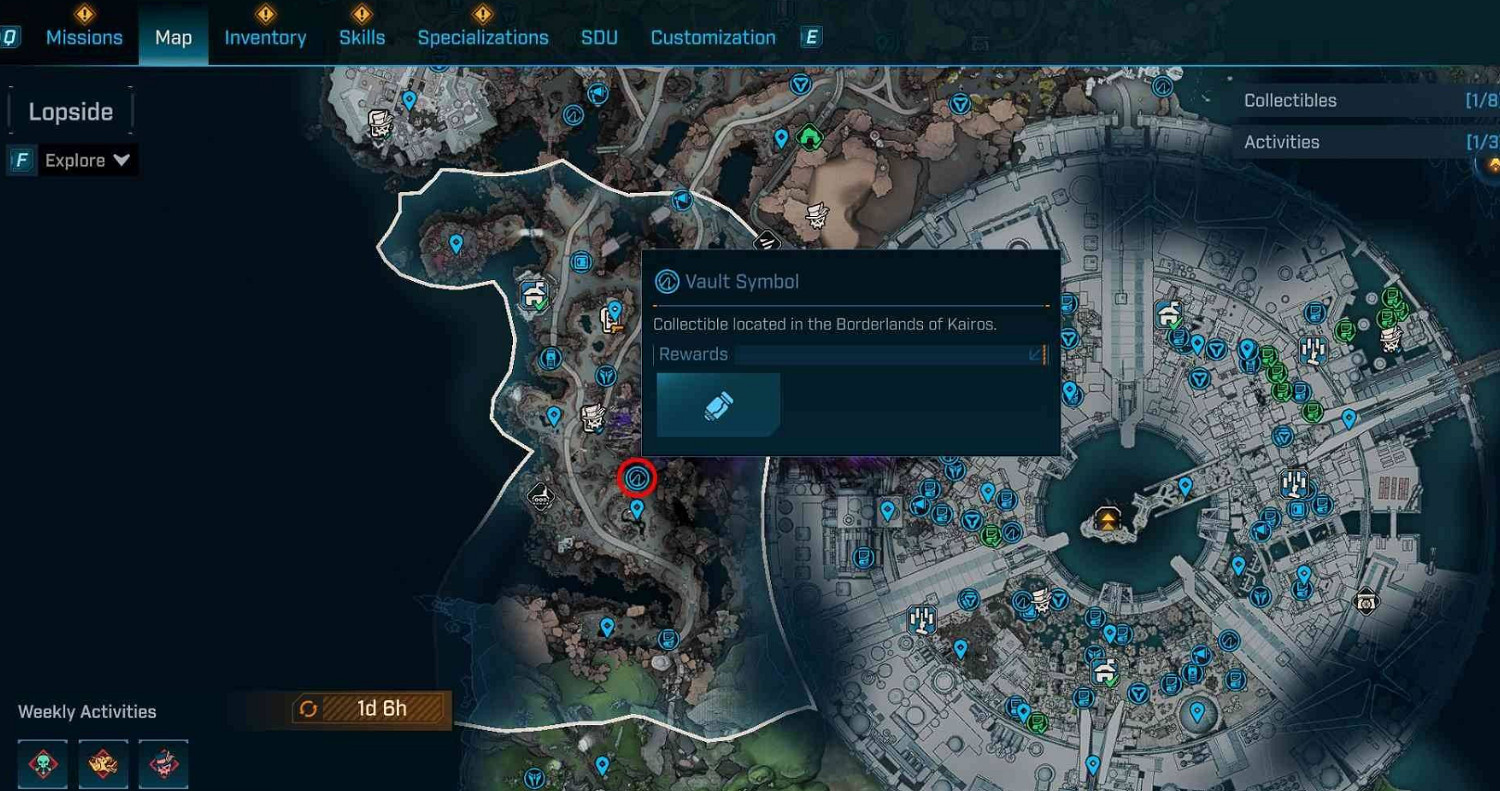Choose the orange creature weekly activity
The height and width of the screenshot is (791, 1500).
[103, 764]
